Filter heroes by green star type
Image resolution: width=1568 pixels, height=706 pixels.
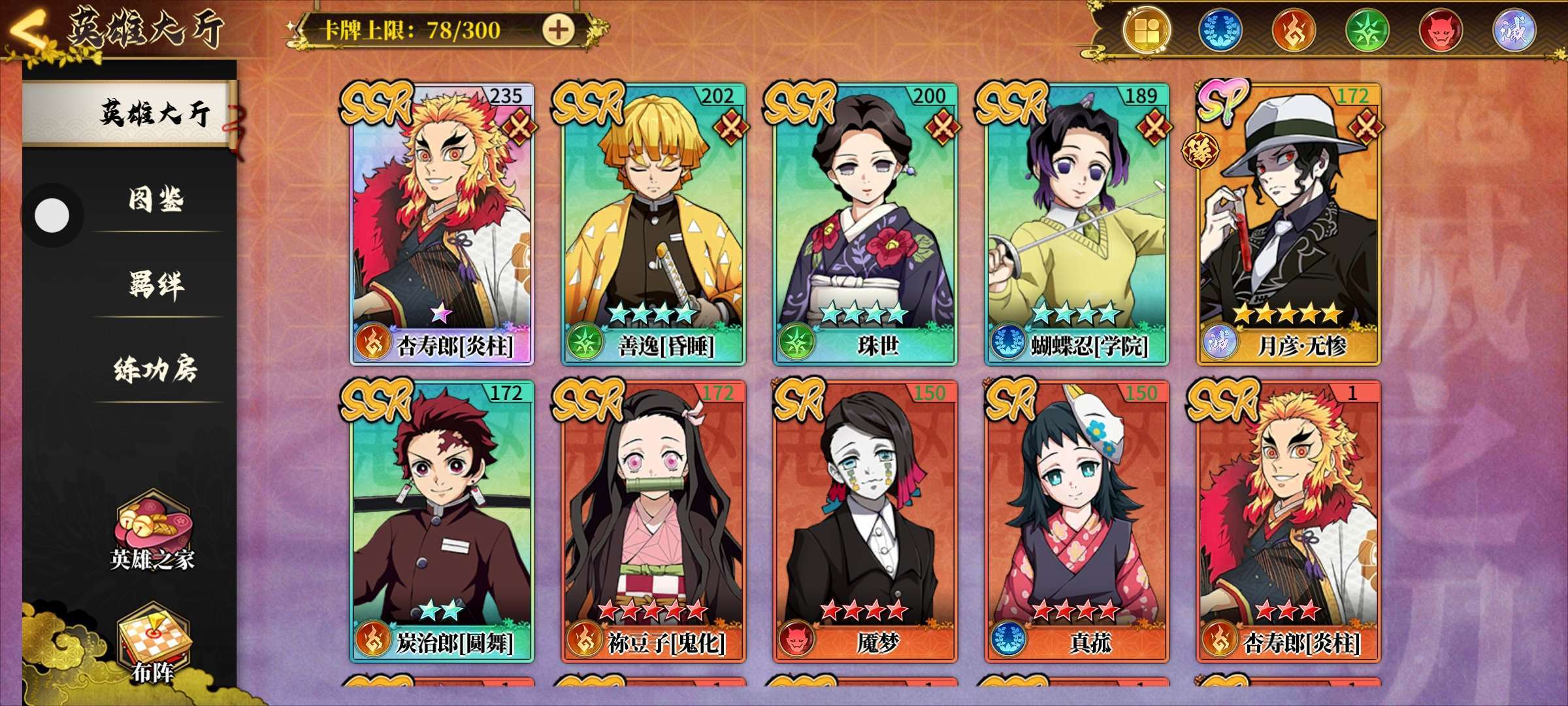(x=1367, y=30)
